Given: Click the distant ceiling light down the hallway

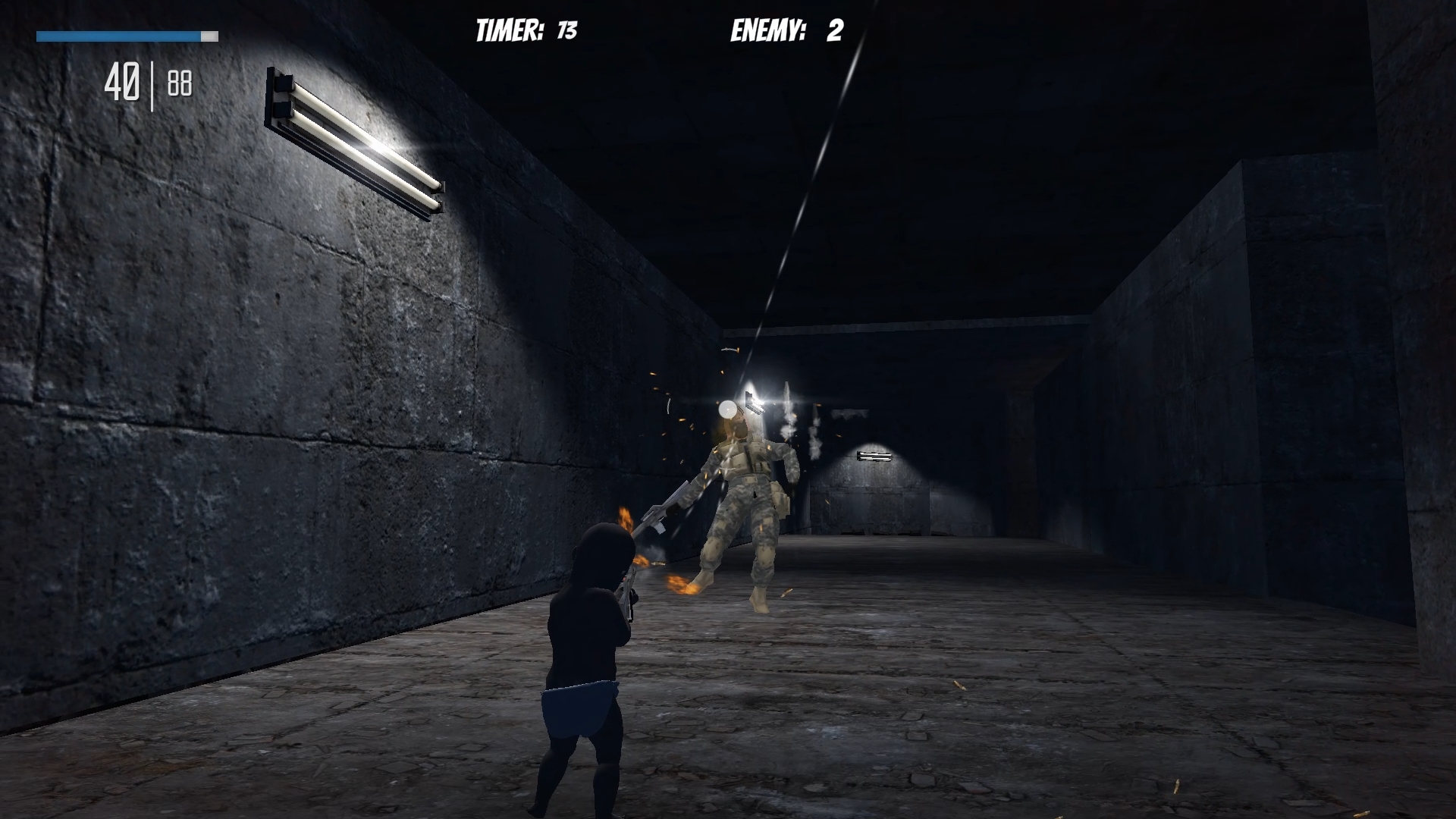Looking at the screenshot, I should click(874, 456).
